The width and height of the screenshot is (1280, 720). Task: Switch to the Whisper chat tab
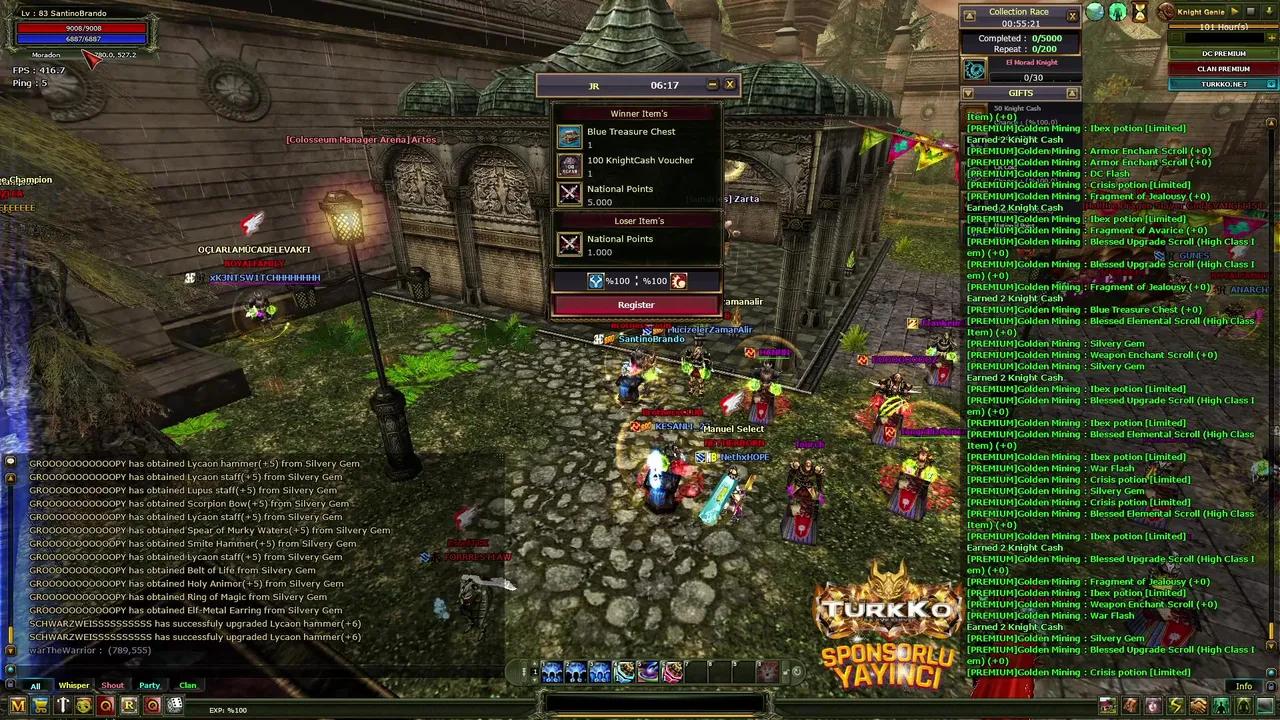point(74,685)
